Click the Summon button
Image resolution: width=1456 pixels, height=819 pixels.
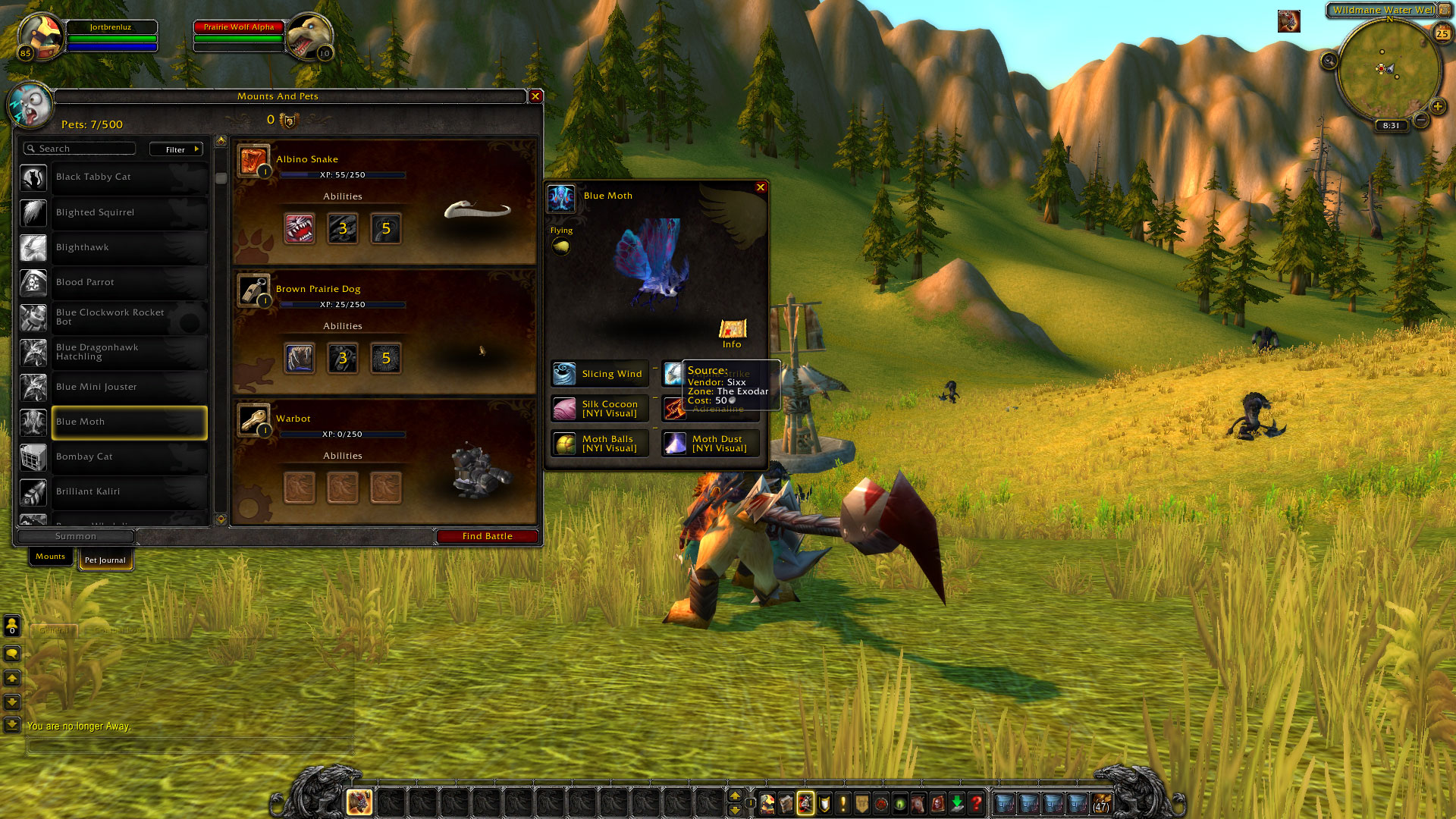76,536
